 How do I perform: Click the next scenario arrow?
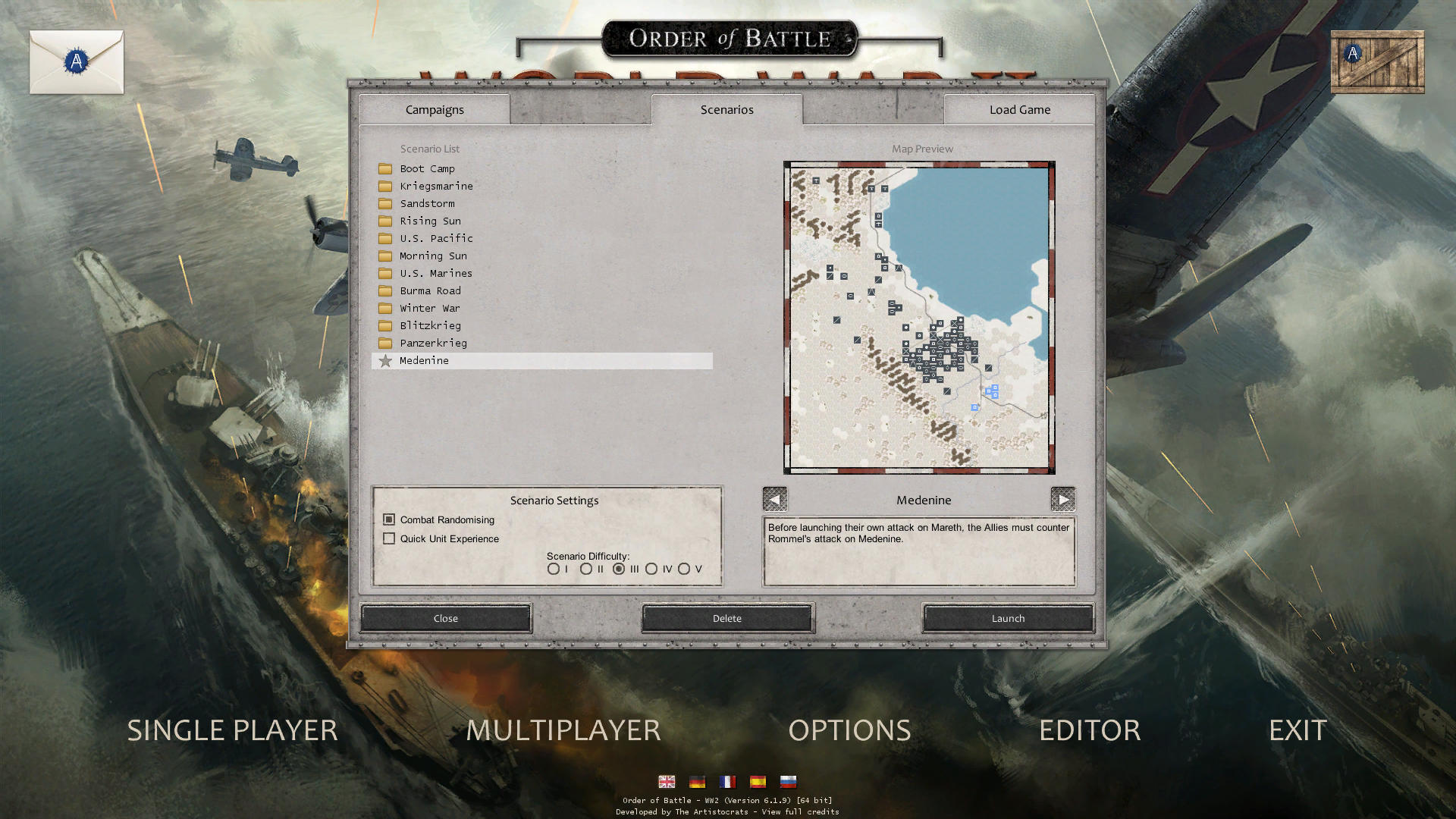click(x=1064, y=499)
